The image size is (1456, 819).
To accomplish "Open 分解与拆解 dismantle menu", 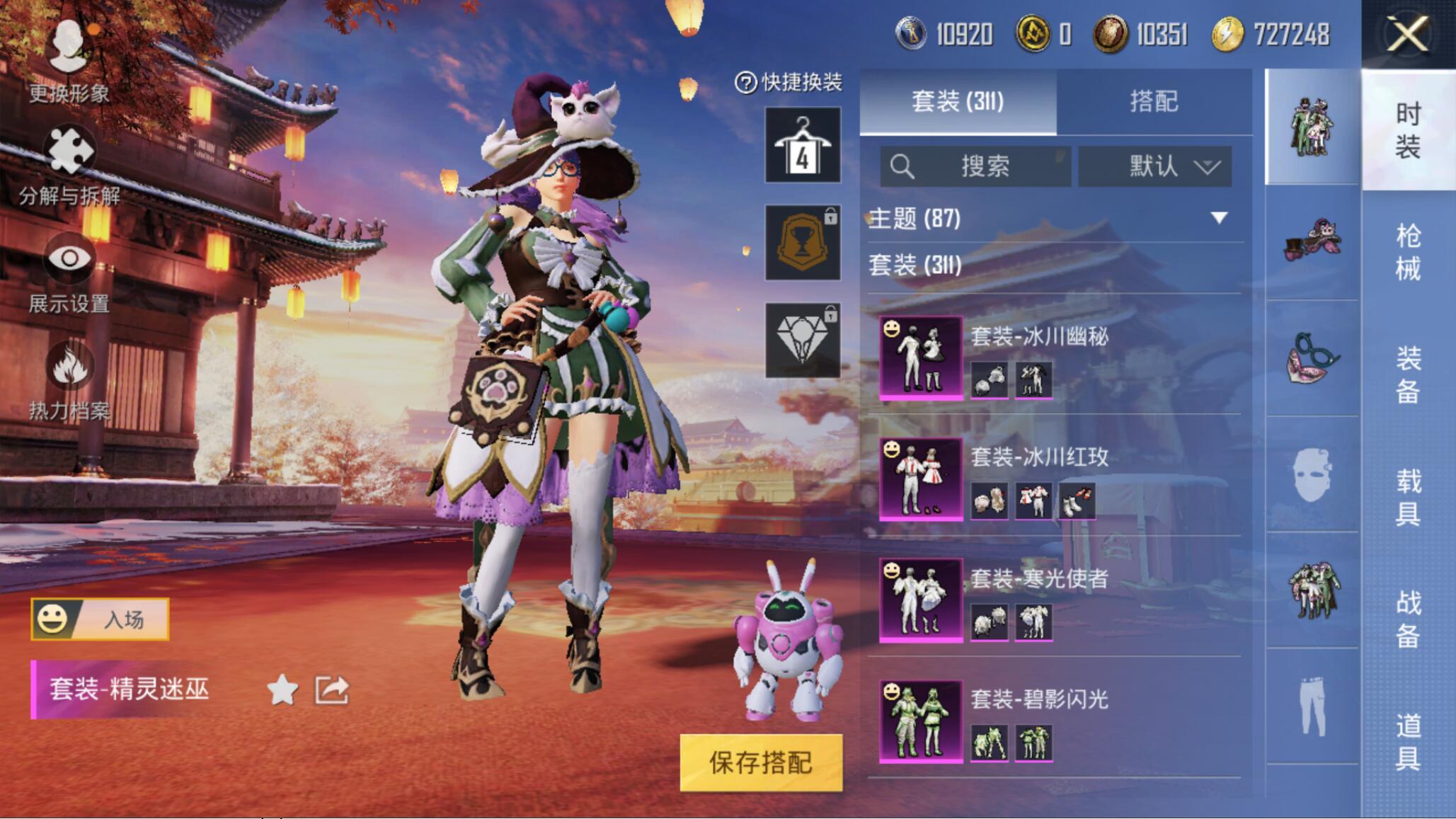I will tap(69, 164).
